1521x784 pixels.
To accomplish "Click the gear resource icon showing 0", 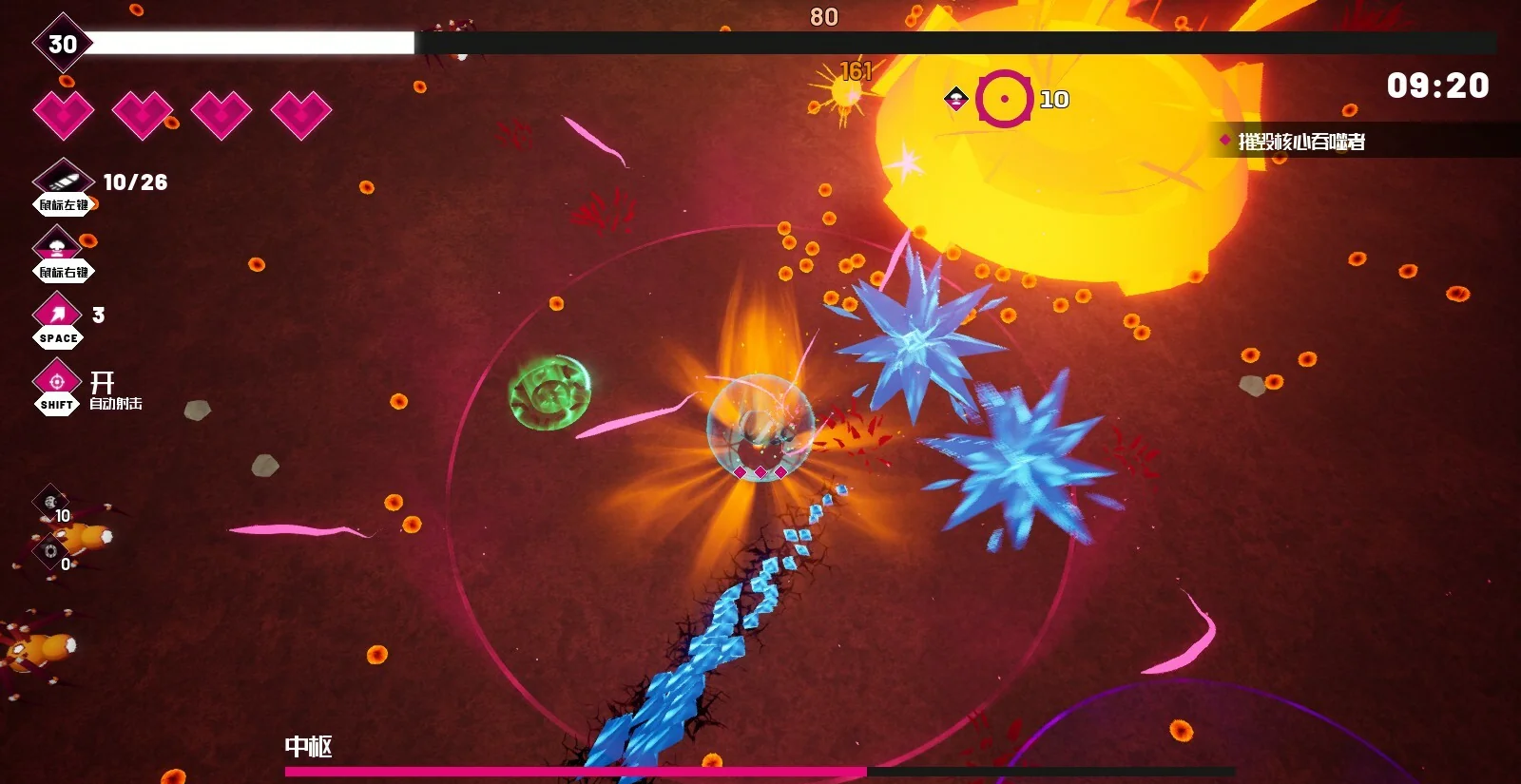I will (x=50, y=551).
